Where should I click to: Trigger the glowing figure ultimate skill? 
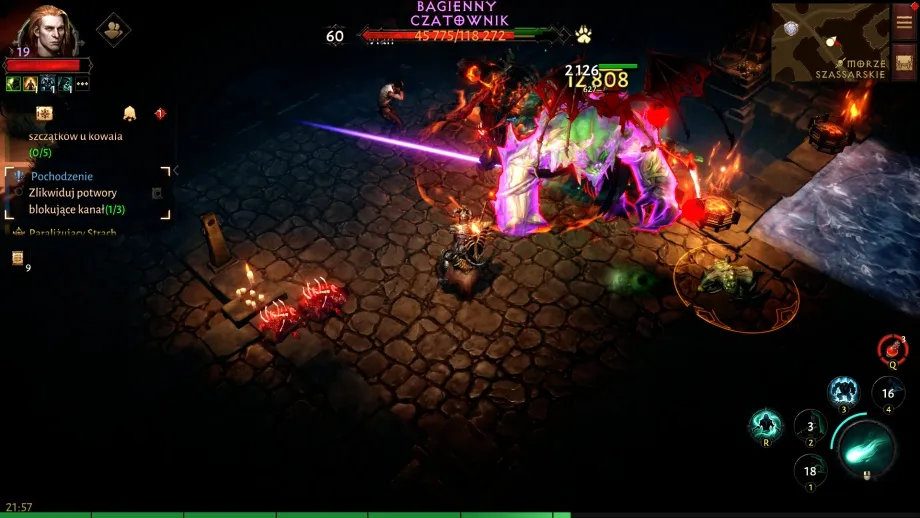point(766,425)
